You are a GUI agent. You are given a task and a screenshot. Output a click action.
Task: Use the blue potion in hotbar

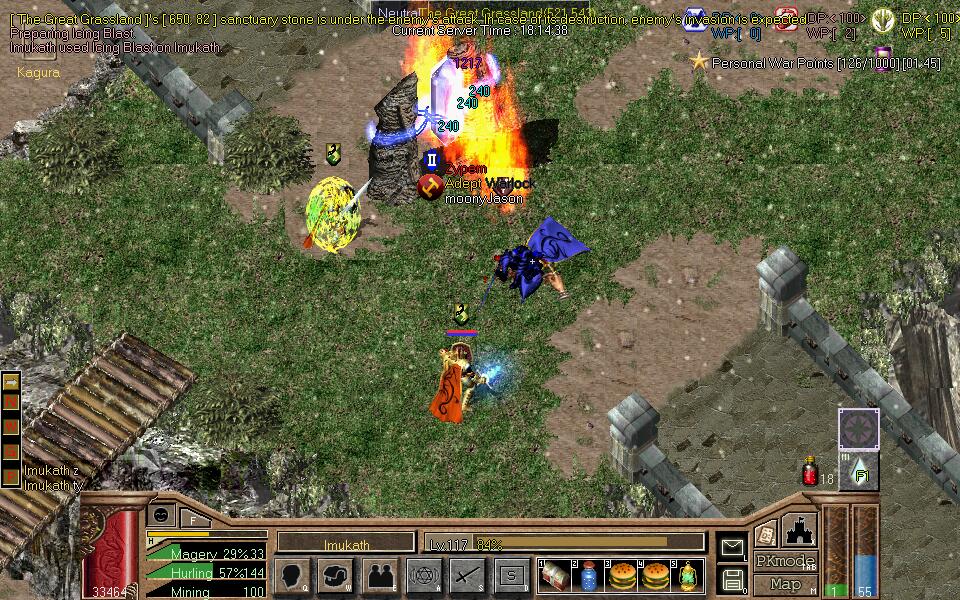pos(588,576)
